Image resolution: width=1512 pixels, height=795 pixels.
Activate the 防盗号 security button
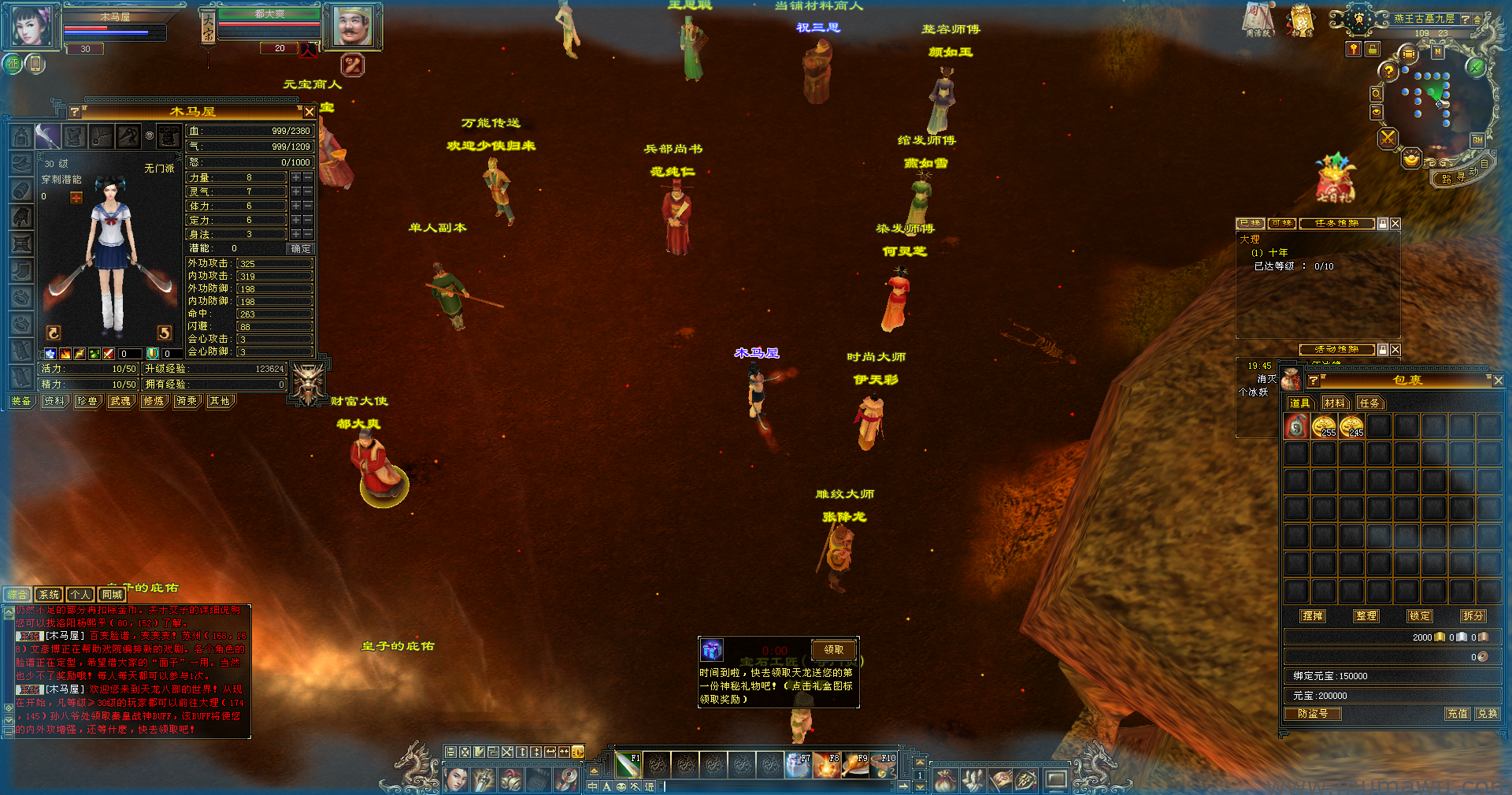click(1313, 714)
